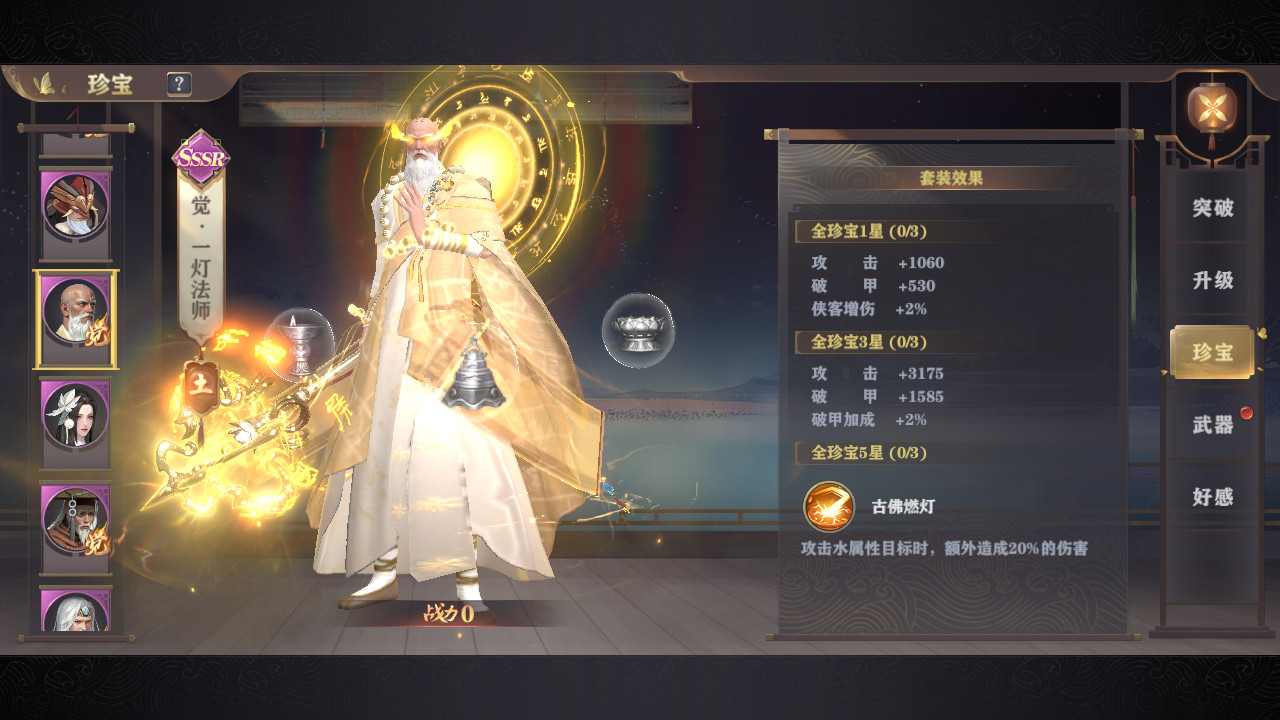Select the red-masked hero portrait

[75, 206]
